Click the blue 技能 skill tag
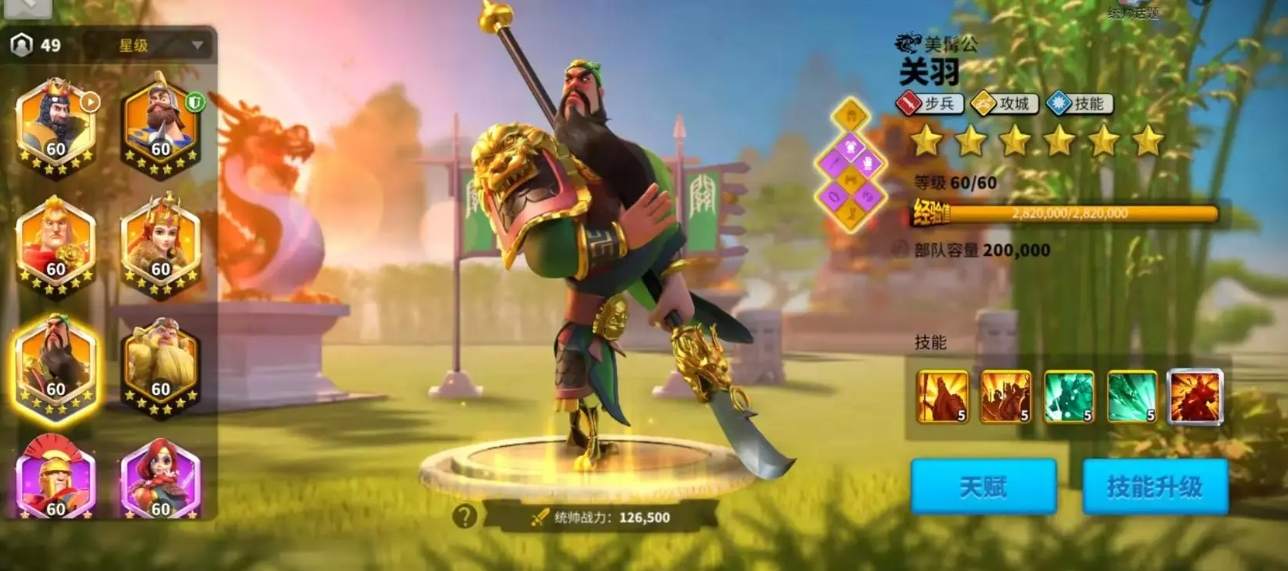1288x571 pixels. click(x=1079, y=103)
